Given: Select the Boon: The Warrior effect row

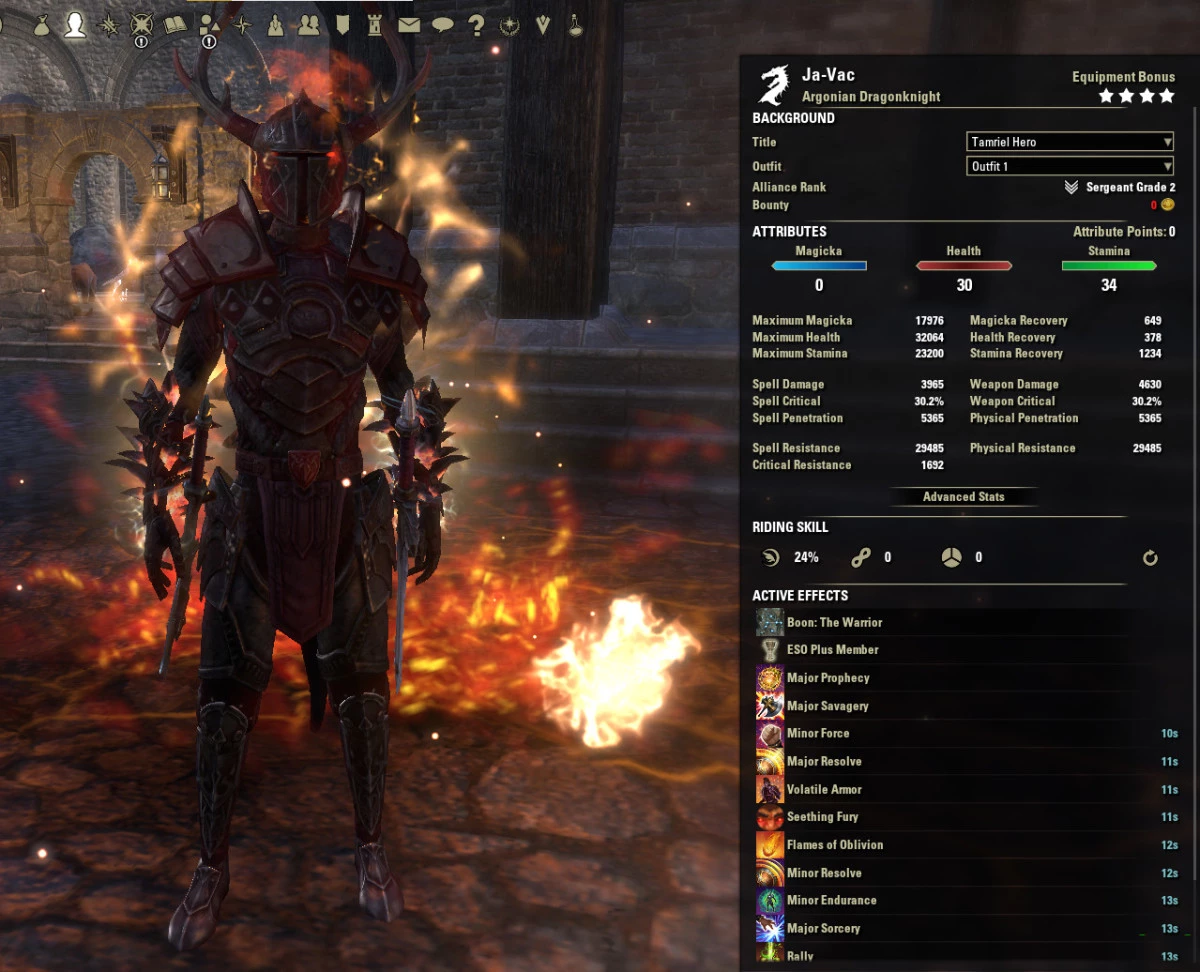Looking at the screenshot, I should click(834, 622).
